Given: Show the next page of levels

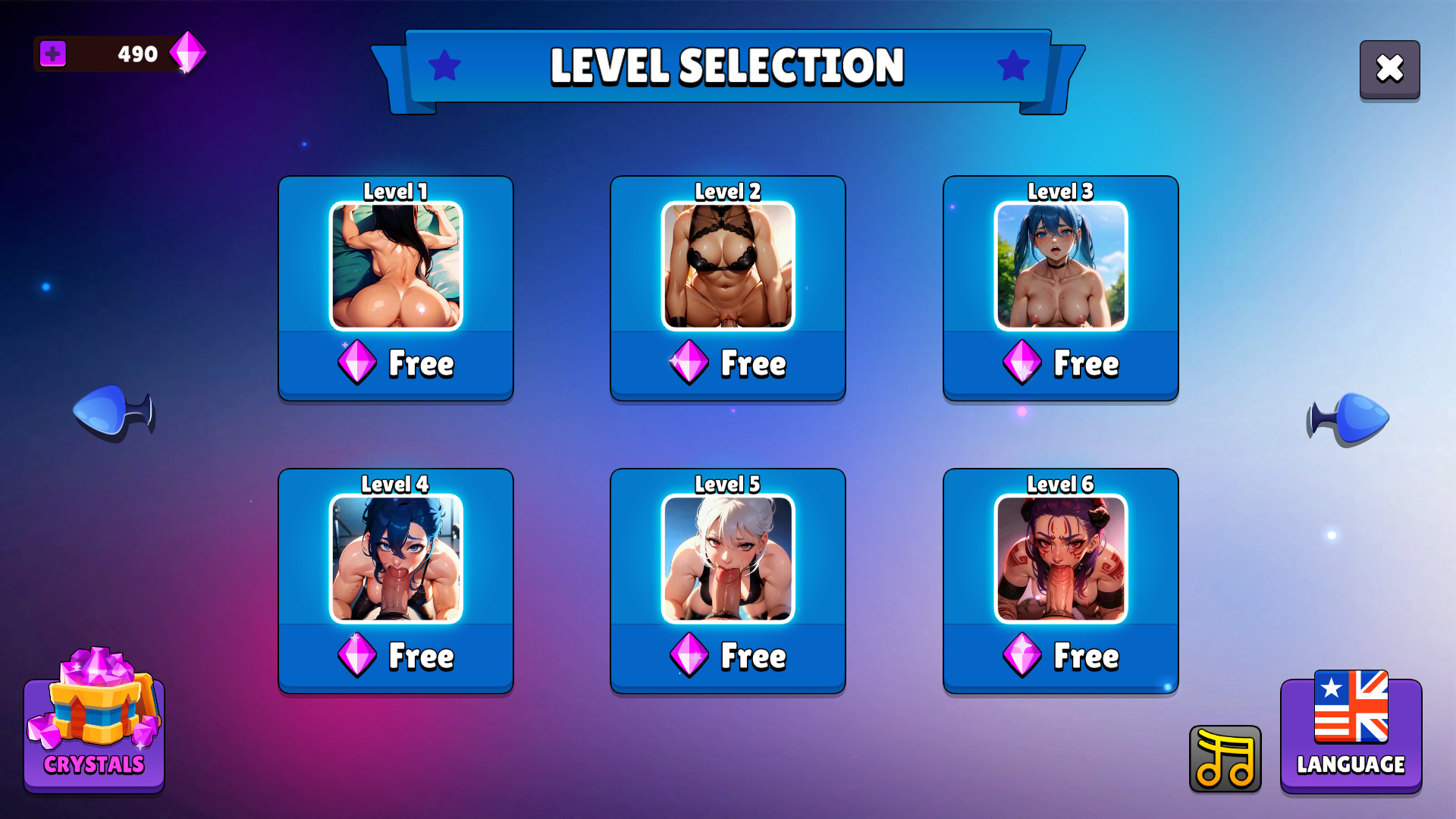Looking at the screenshot, I should pyautogui.click(x=1348, y=418).
